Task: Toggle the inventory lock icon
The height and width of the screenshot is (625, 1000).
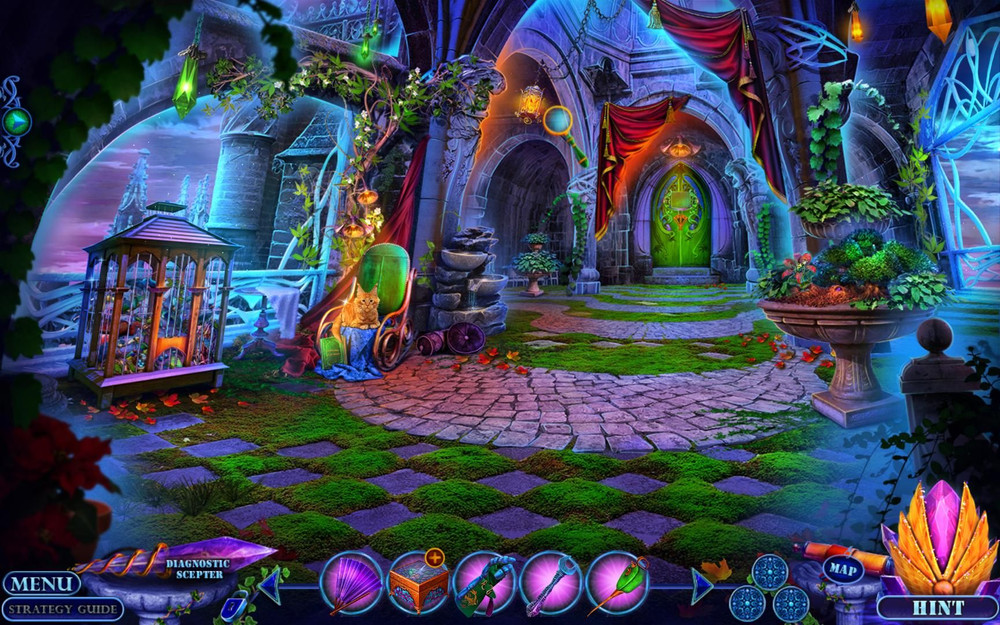Action: click(x=232, y=604)
